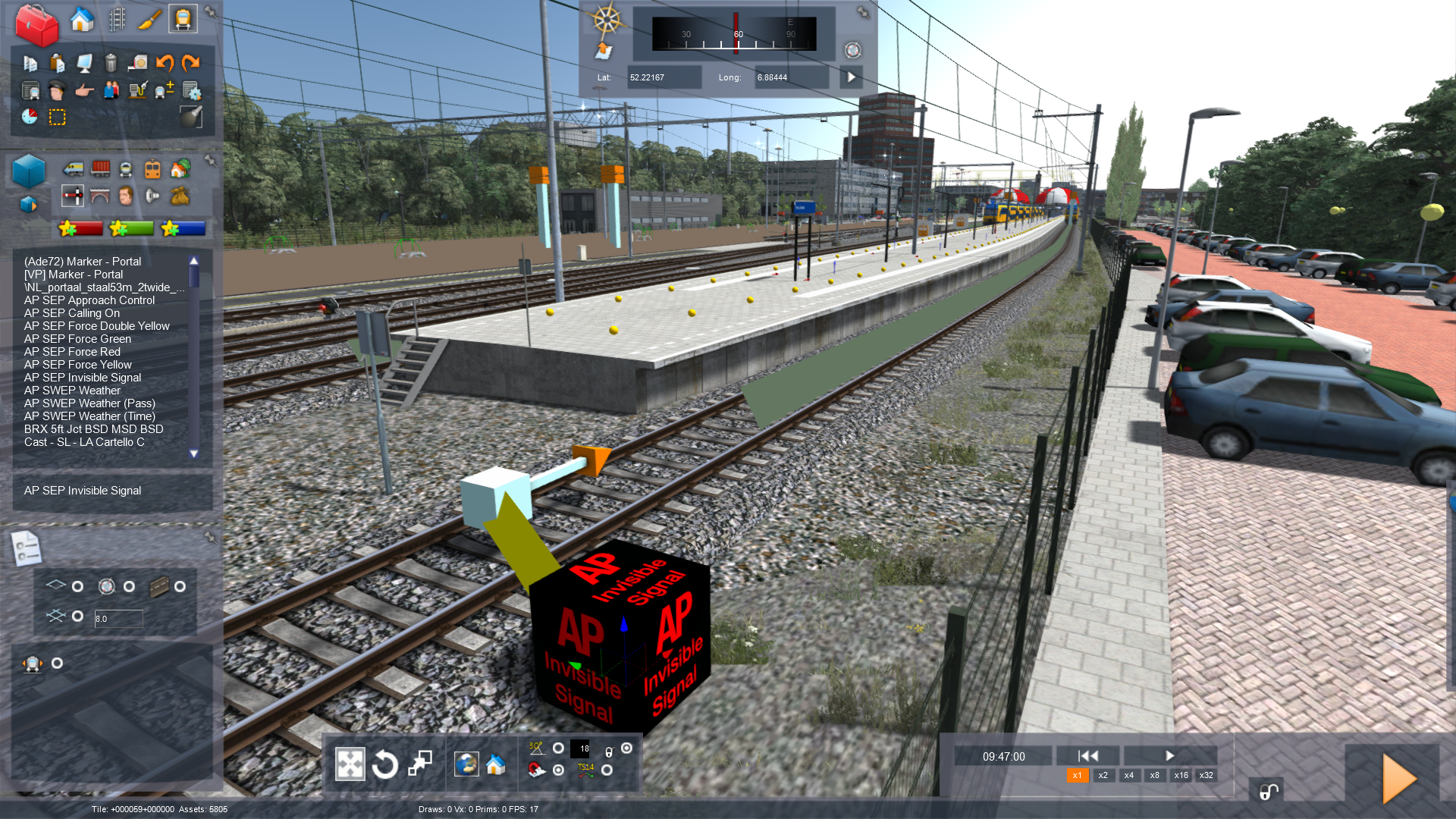Pick 'AP SWEP Weather' list entry

[72, 391]
